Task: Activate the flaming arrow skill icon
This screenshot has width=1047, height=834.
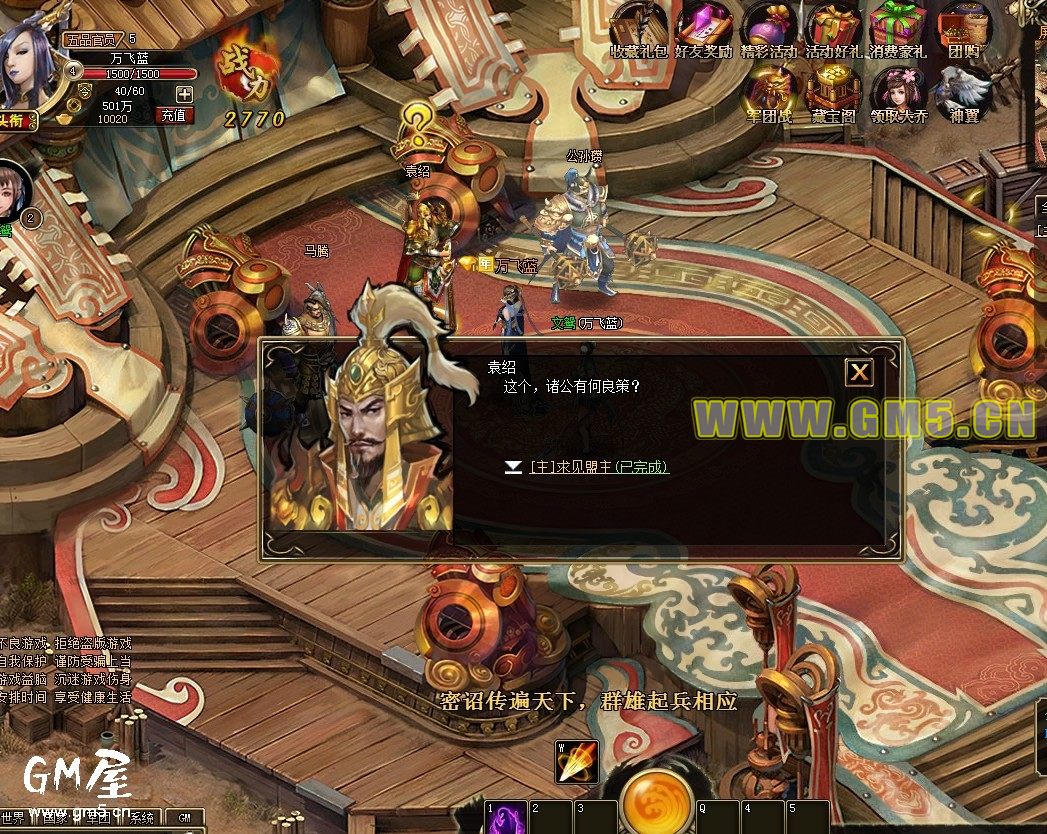Action: click(577, 763)
